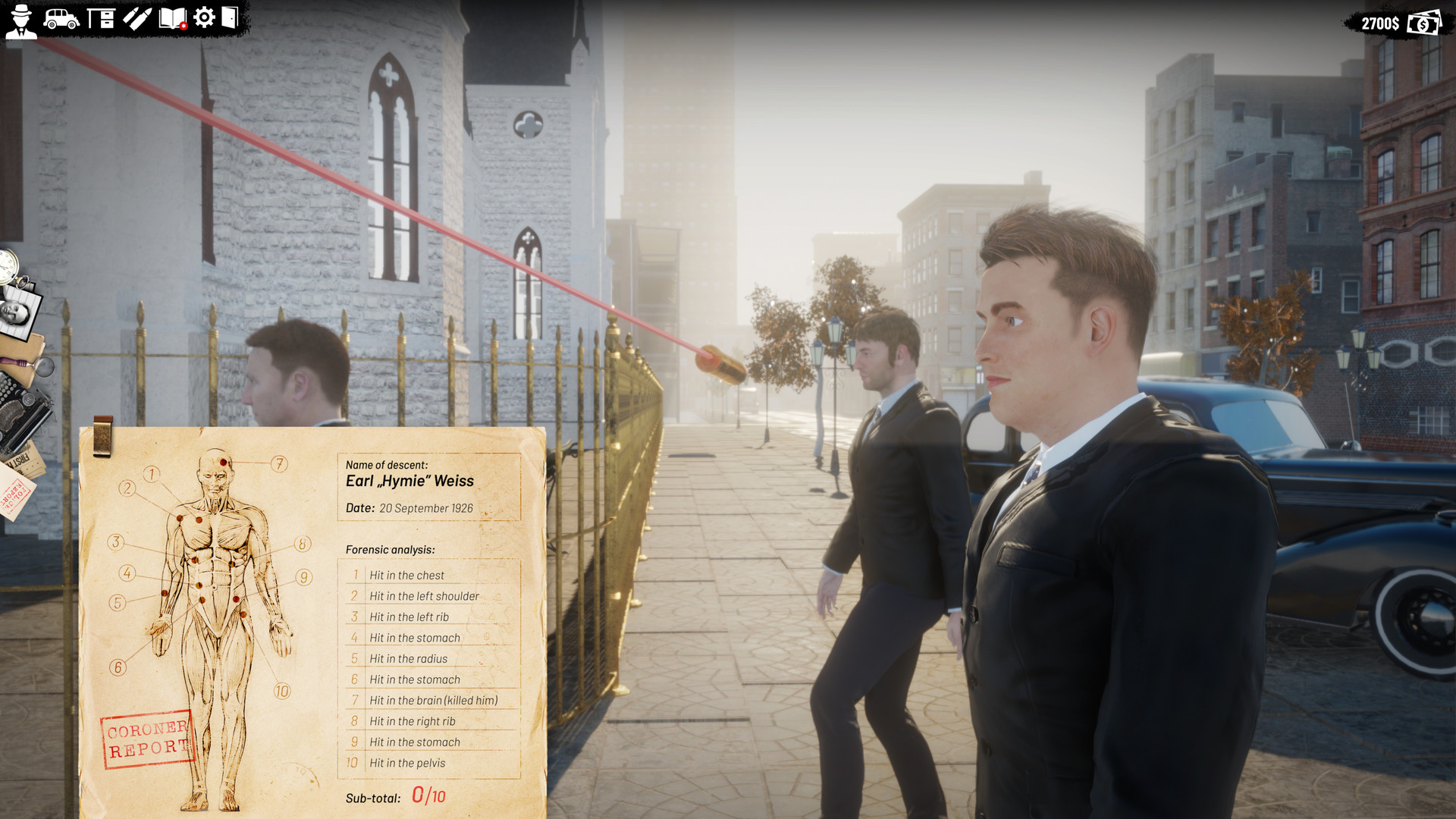
Task: Open the camera counter at top right
Action: coord(1423,24)
